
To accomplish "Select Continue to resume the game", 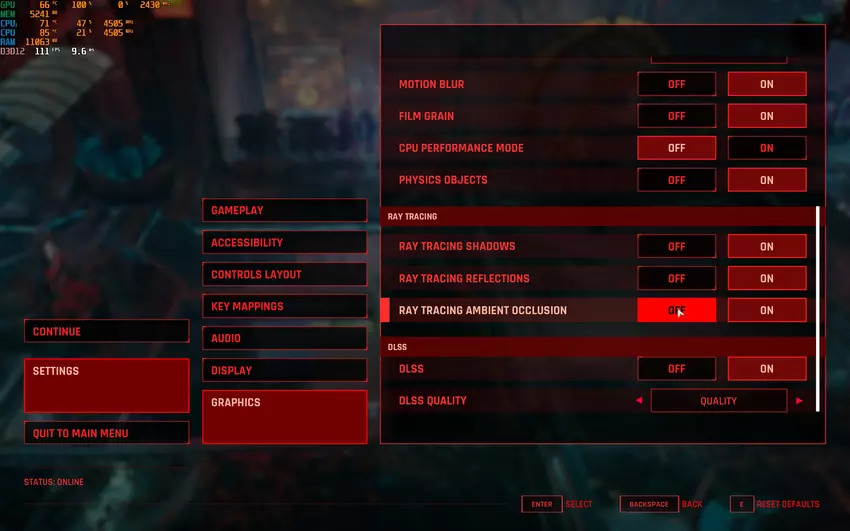I will [106, 331].
